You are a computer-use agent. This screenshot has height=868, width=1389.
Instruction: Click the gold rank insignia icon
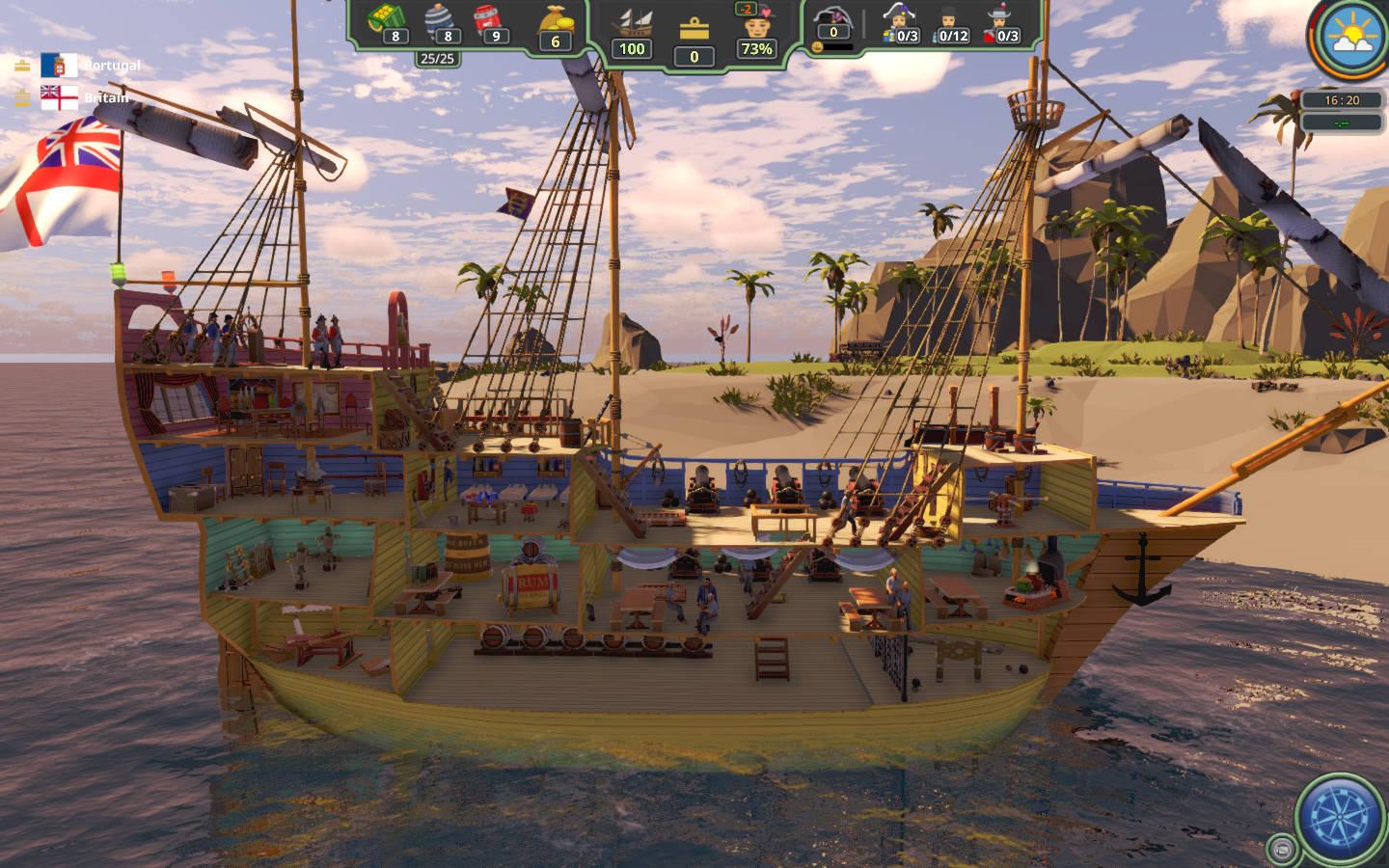coord(694,29)
